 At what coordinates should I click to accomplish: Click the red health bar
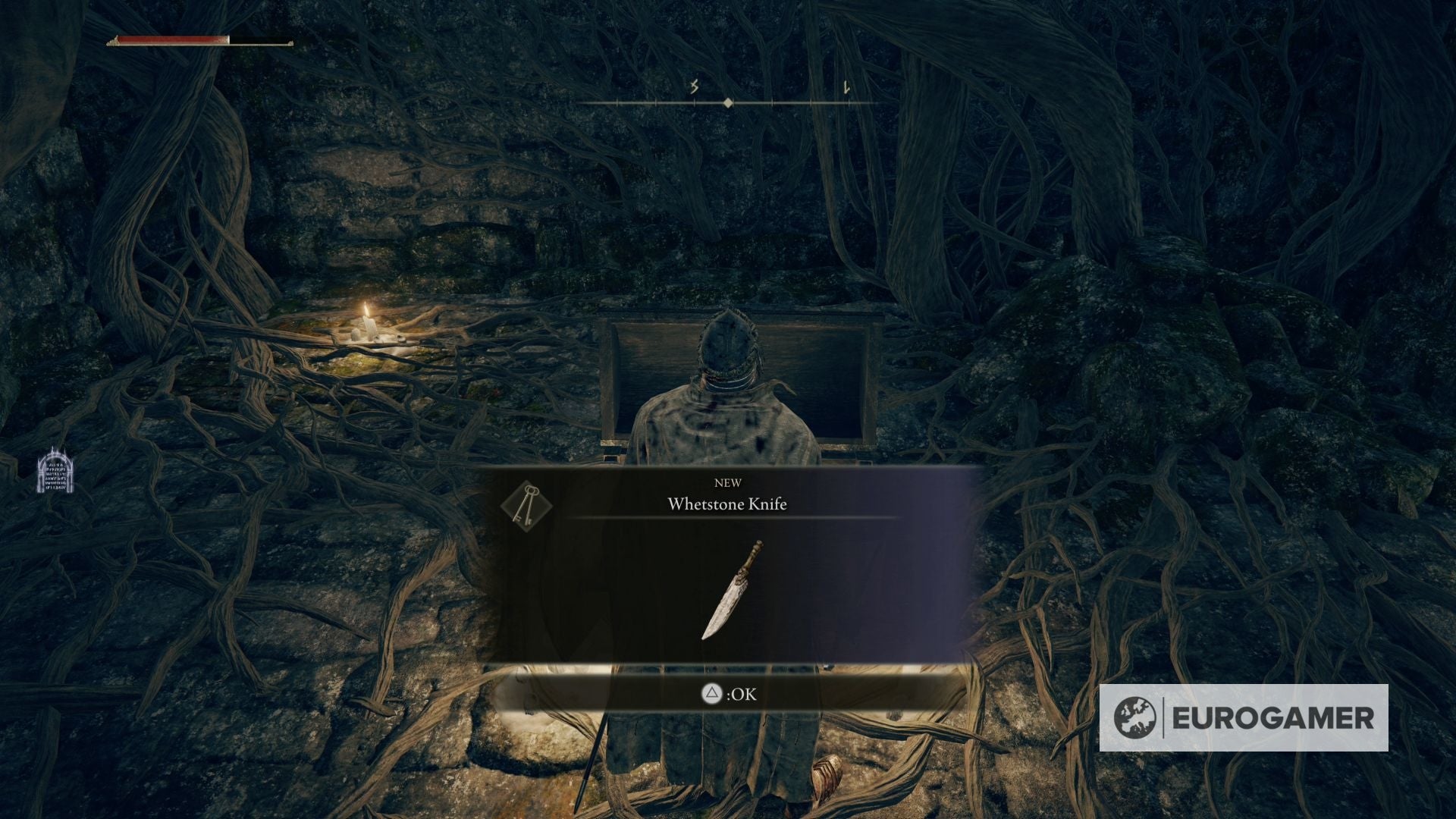(174, 38)
